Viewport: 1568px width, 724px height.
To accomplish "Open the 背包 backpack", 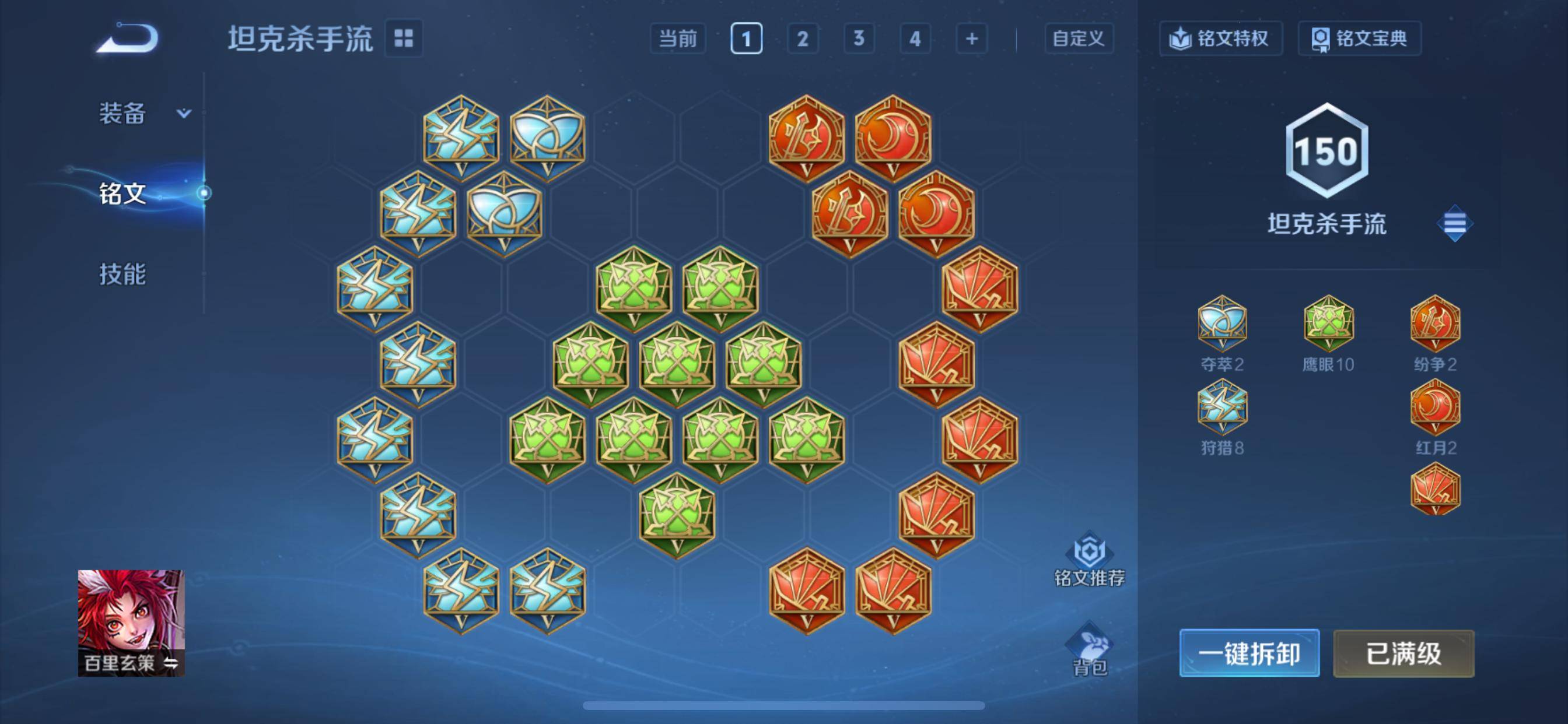I will (x=1089, y=649).
